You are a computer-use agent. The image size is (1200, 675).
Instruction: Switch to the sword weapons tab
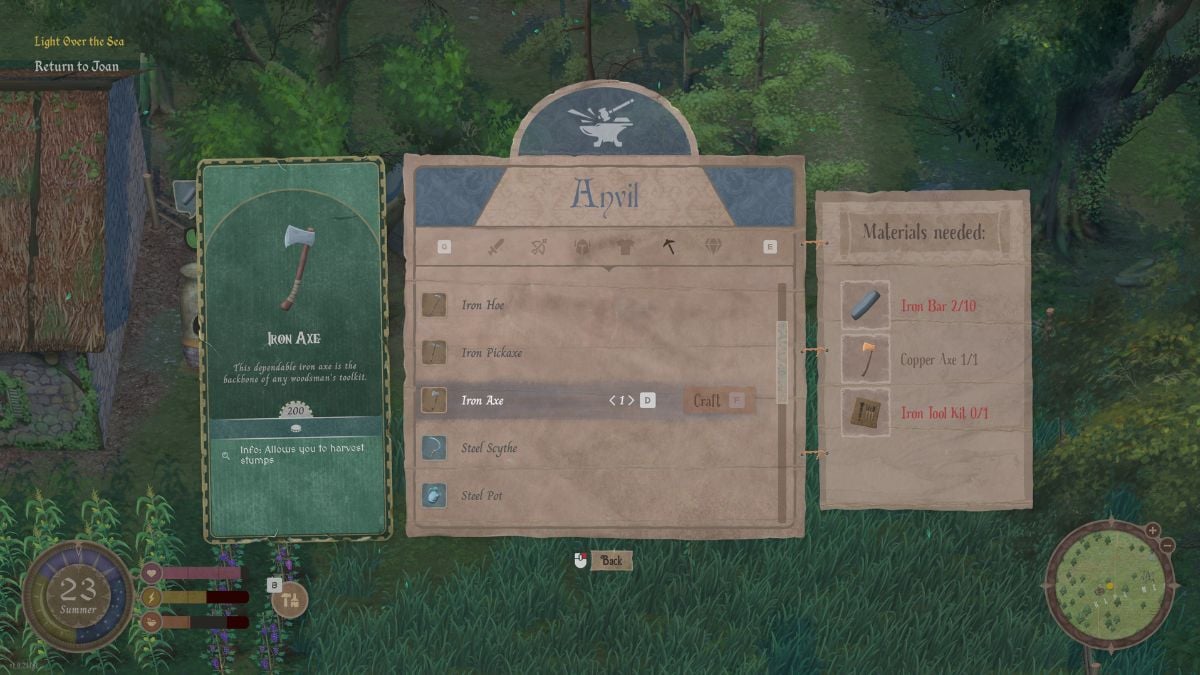(495, 246)
